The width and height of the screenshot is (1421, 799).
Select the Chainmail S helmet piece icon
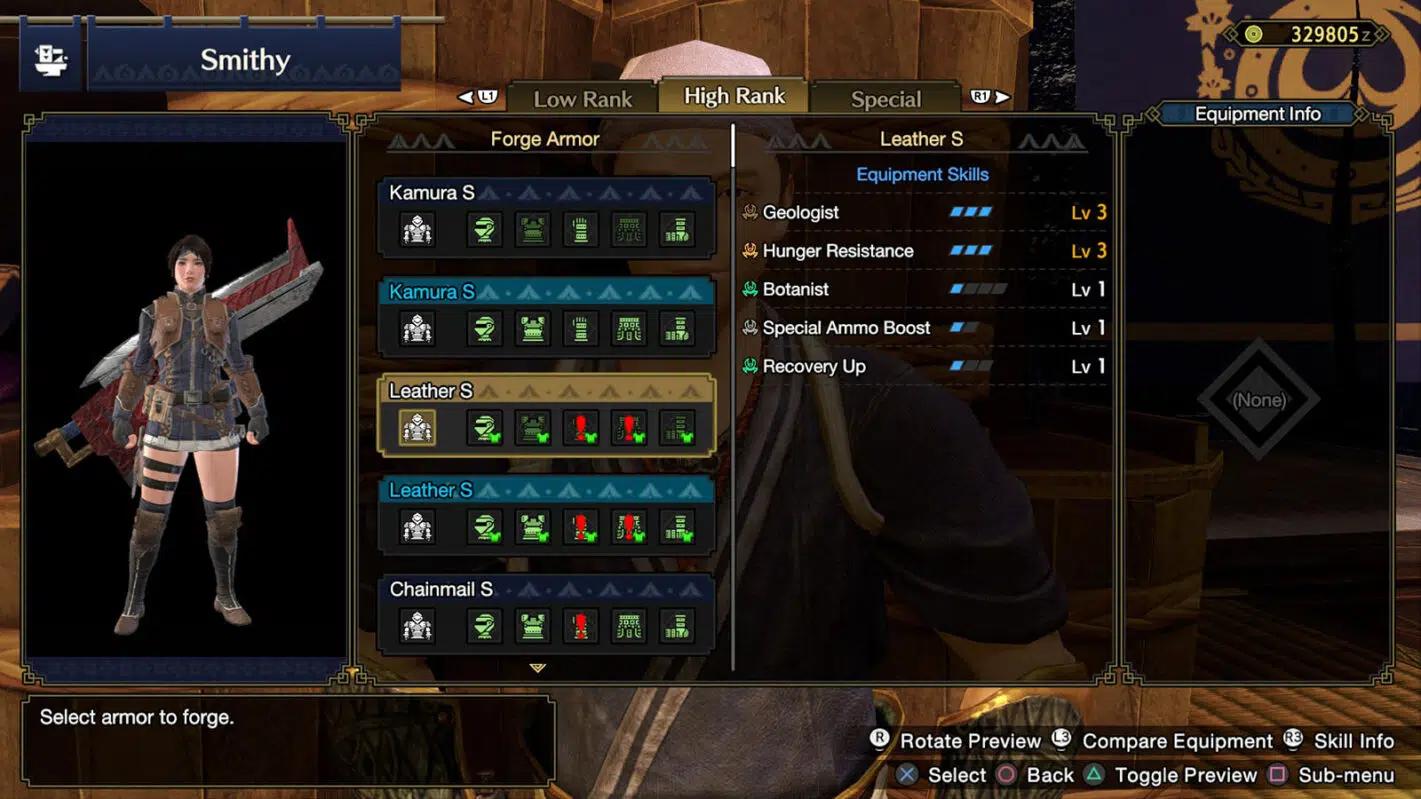pos(484,627)
